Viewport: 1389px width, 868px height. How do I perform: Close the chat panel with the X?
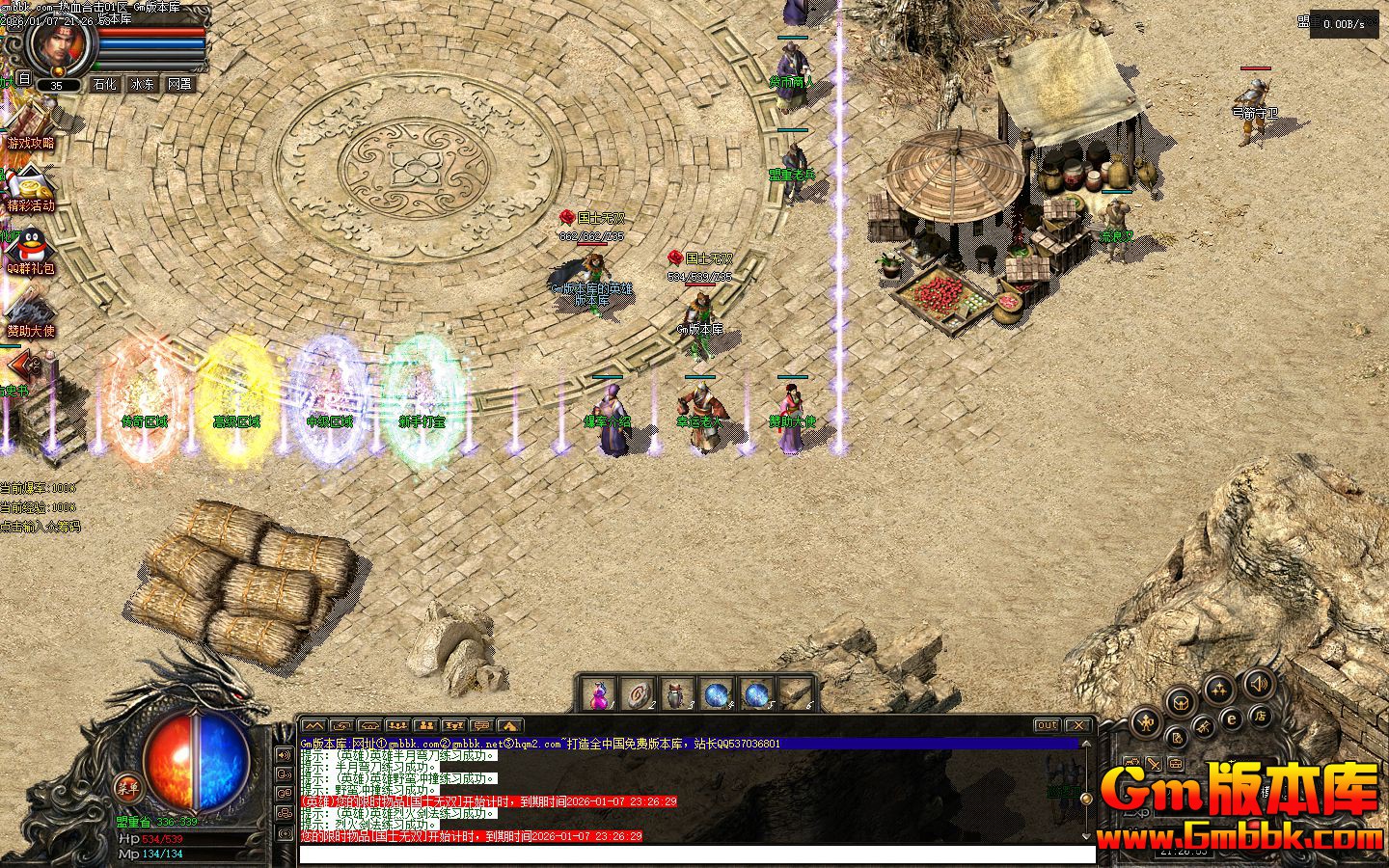pyautogui.click(x=1077, y=725)
